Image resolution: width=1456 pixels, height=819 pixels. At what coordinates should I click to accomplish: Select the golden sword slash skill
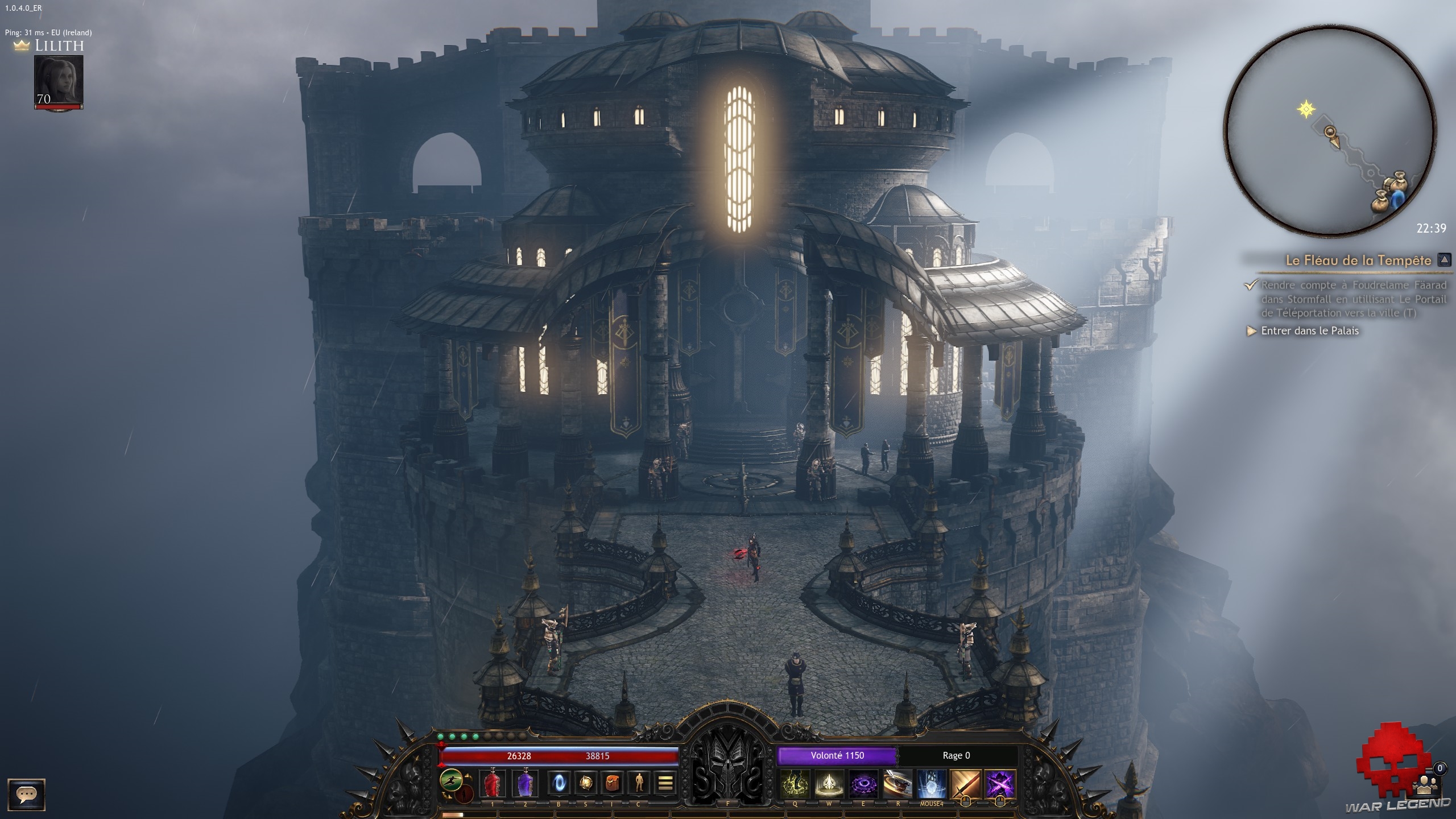(x=966, y=784)
